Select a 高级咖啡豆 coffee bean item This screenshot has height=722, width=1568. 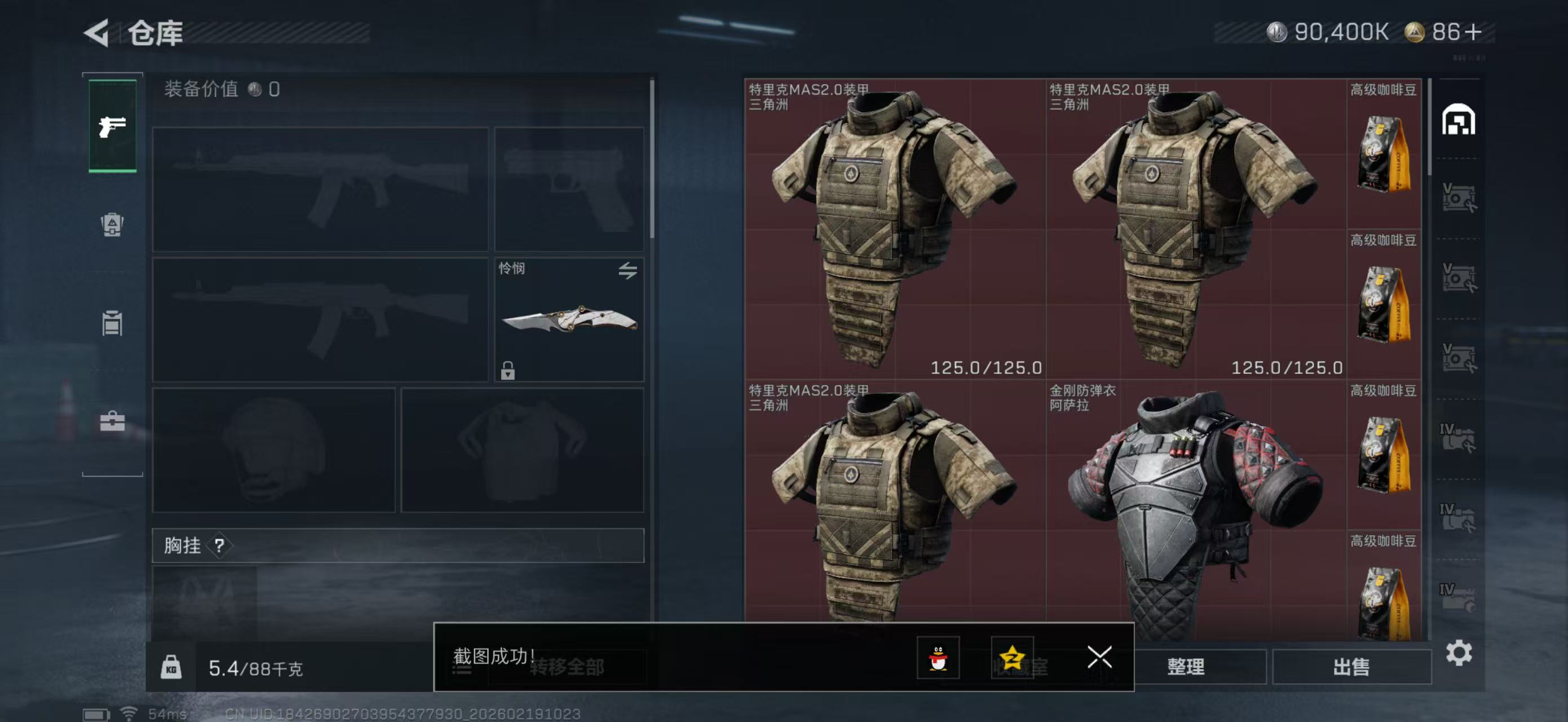tap(1385, 152)
